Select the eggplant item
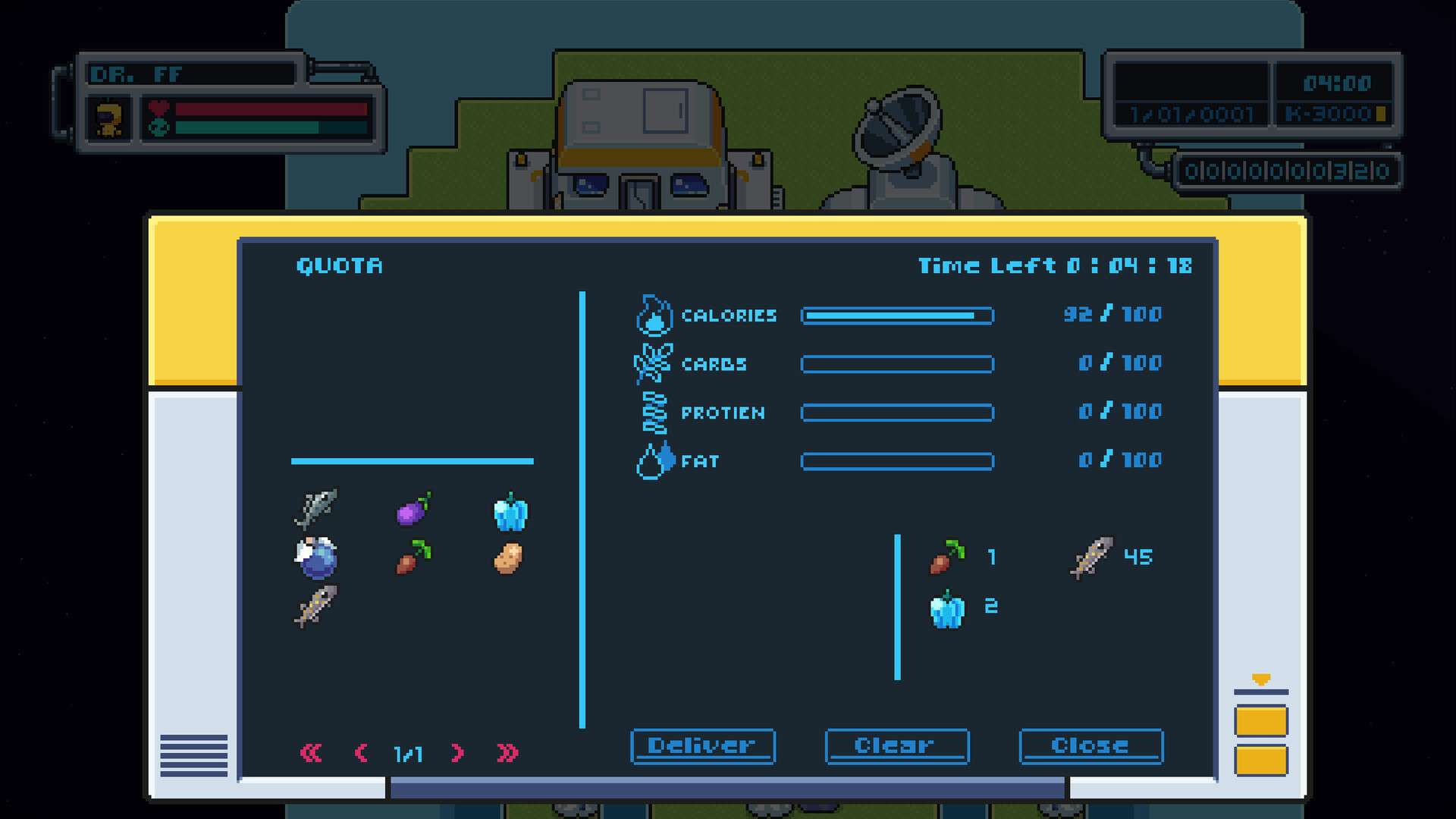This screenshot has width=1456, height=819. coord(414,513)
